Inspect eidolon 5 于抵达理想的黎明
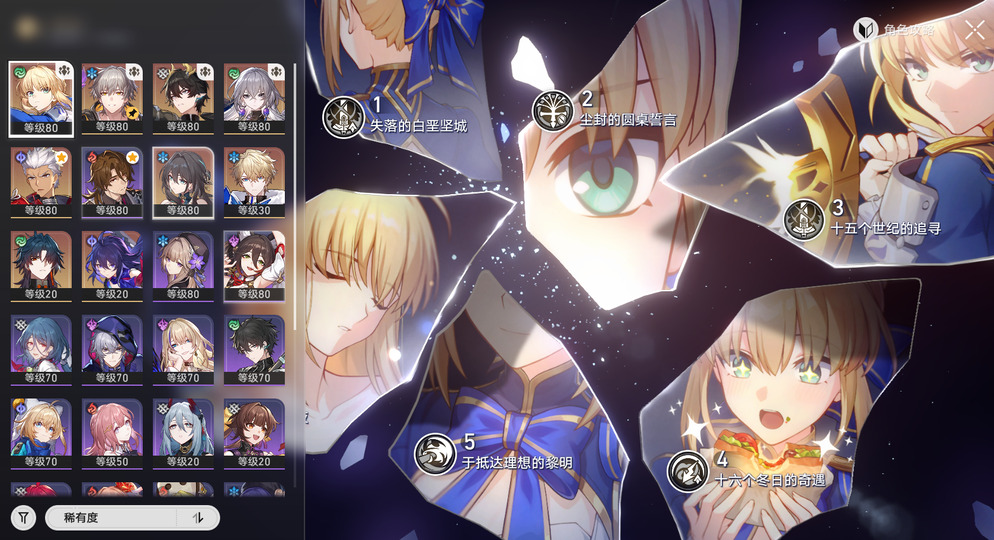The image size is (994, 540). (x=436, y=454)
